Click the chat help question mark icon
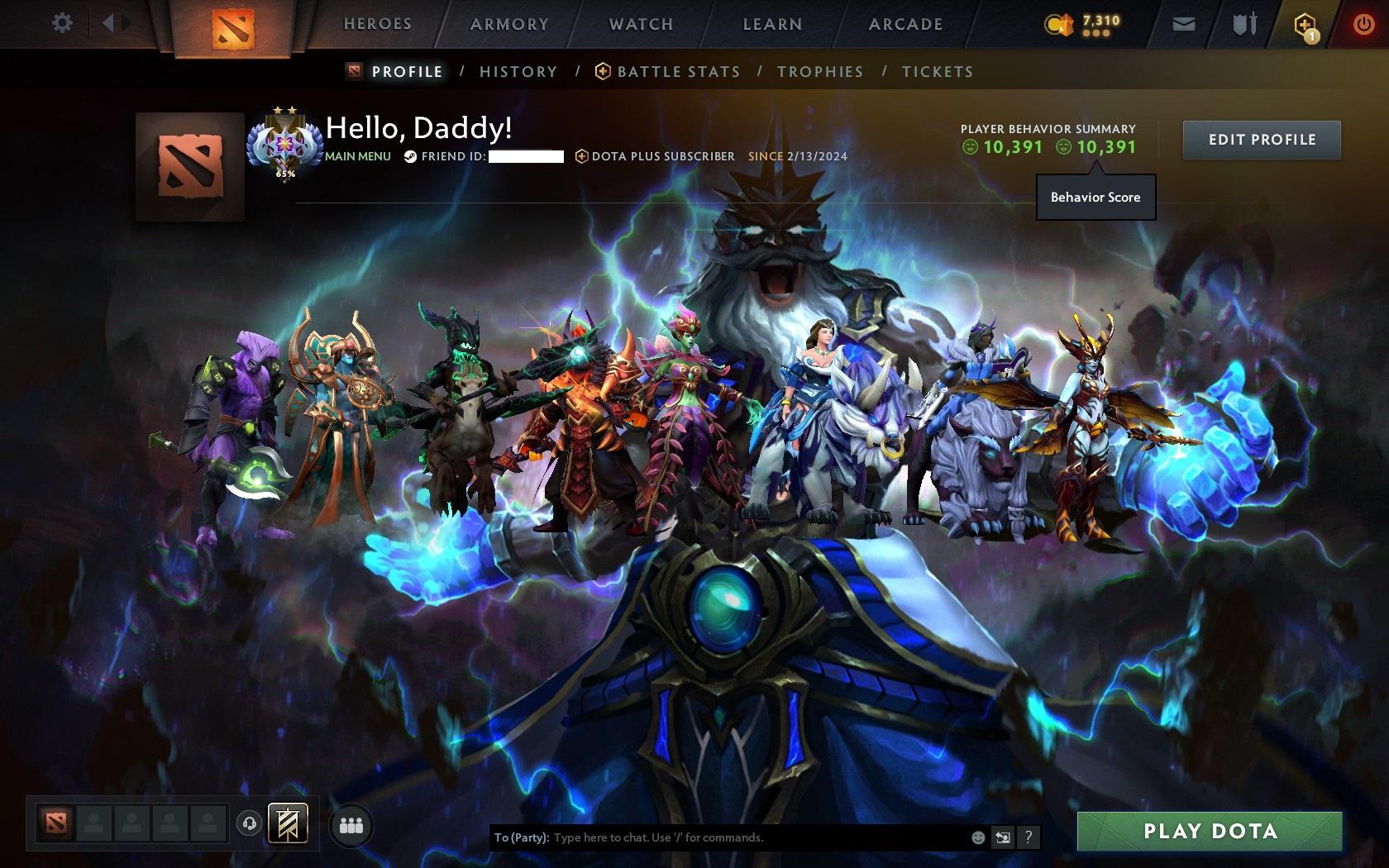Viewport: 1389px width, 868px height. pyautogui.click(x=1028, y=837)
